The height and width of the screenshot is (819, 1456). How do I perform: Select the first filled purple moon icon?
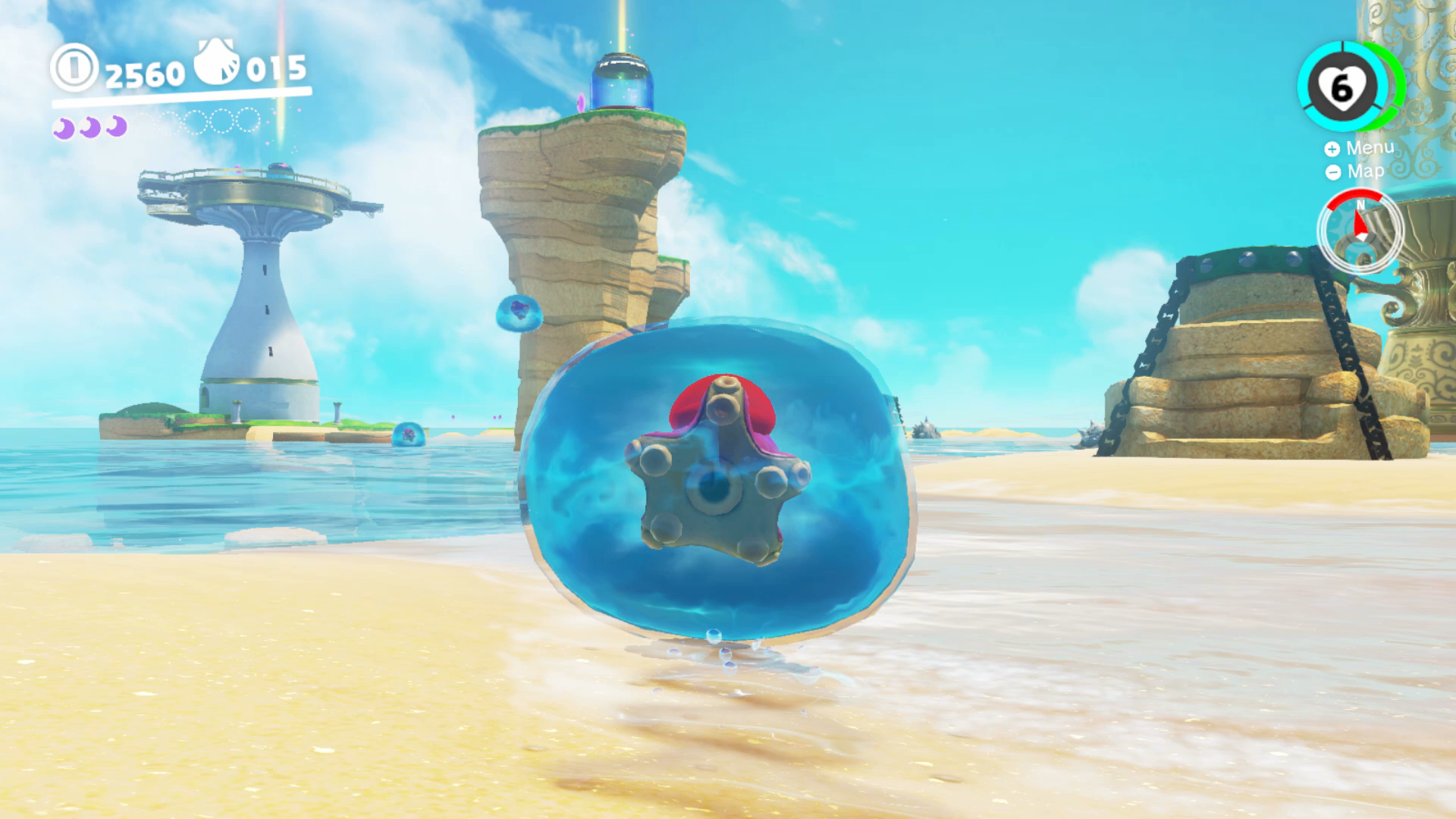pos(62,130)
